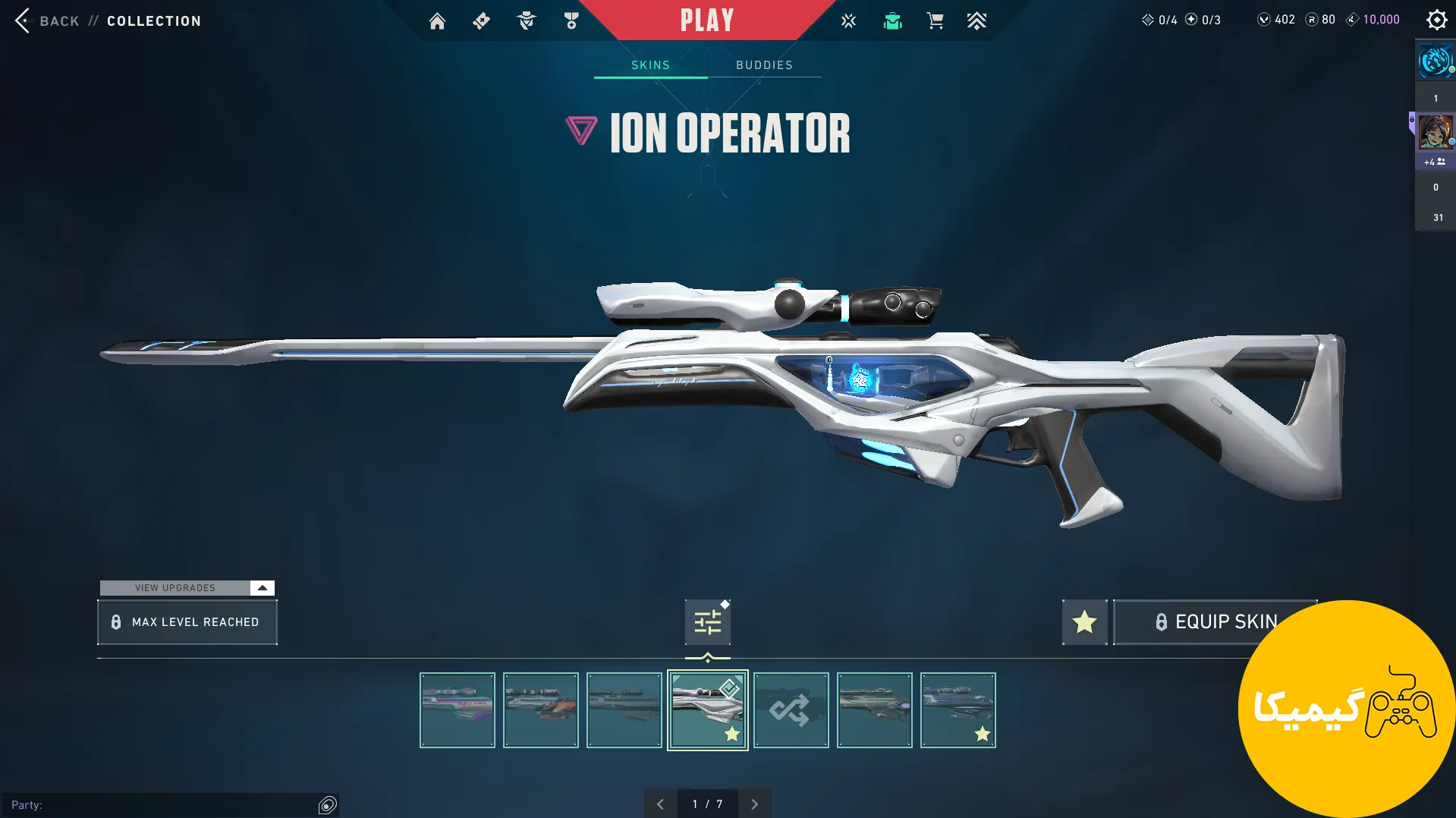Toggle favorite with the star button
The width and height of the screenshot is (1456, 818).
pos(1084,622)
